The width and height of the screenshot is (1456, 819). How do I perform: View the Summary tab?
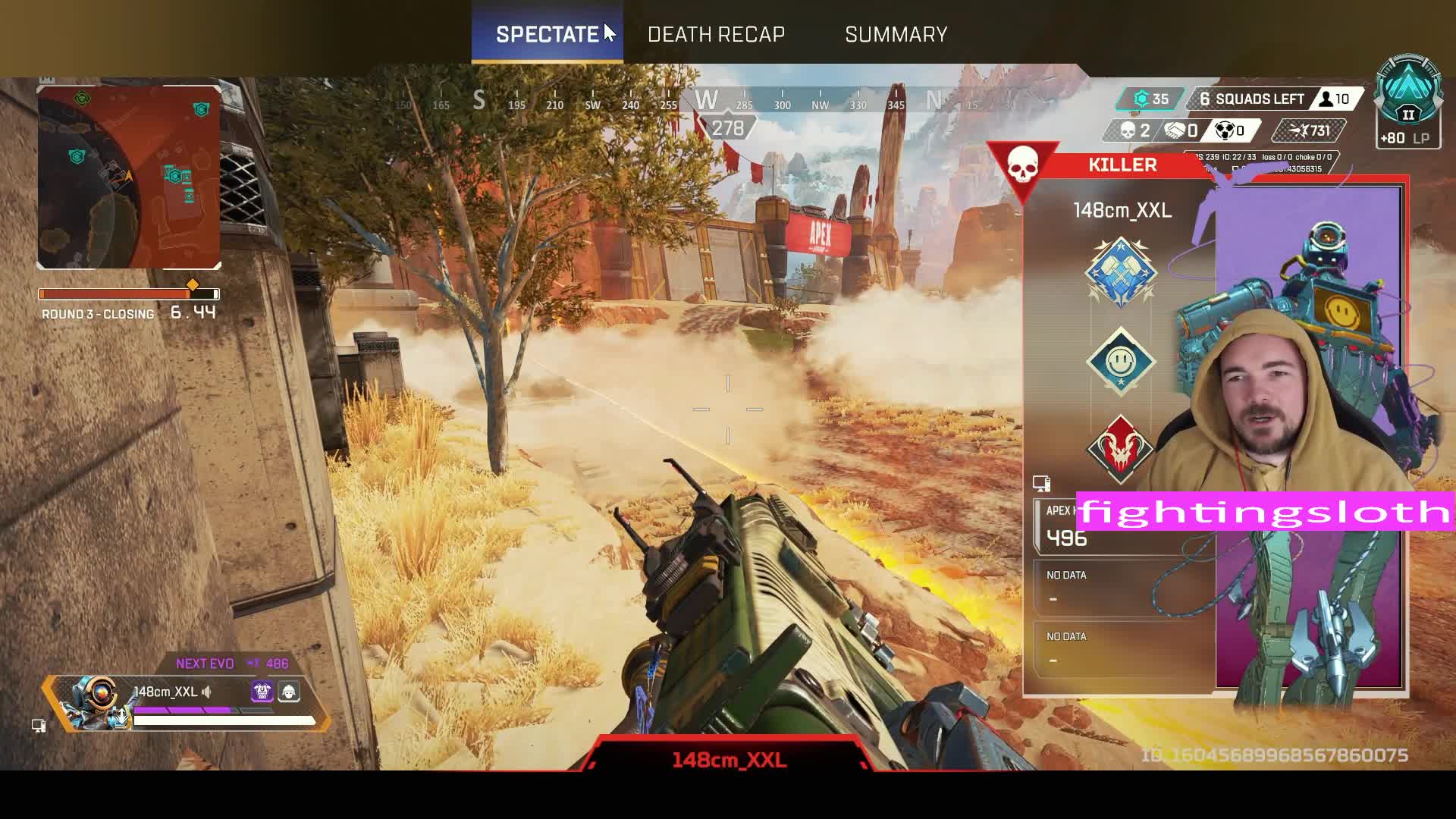pyautogui.click(x=896, y=34)
